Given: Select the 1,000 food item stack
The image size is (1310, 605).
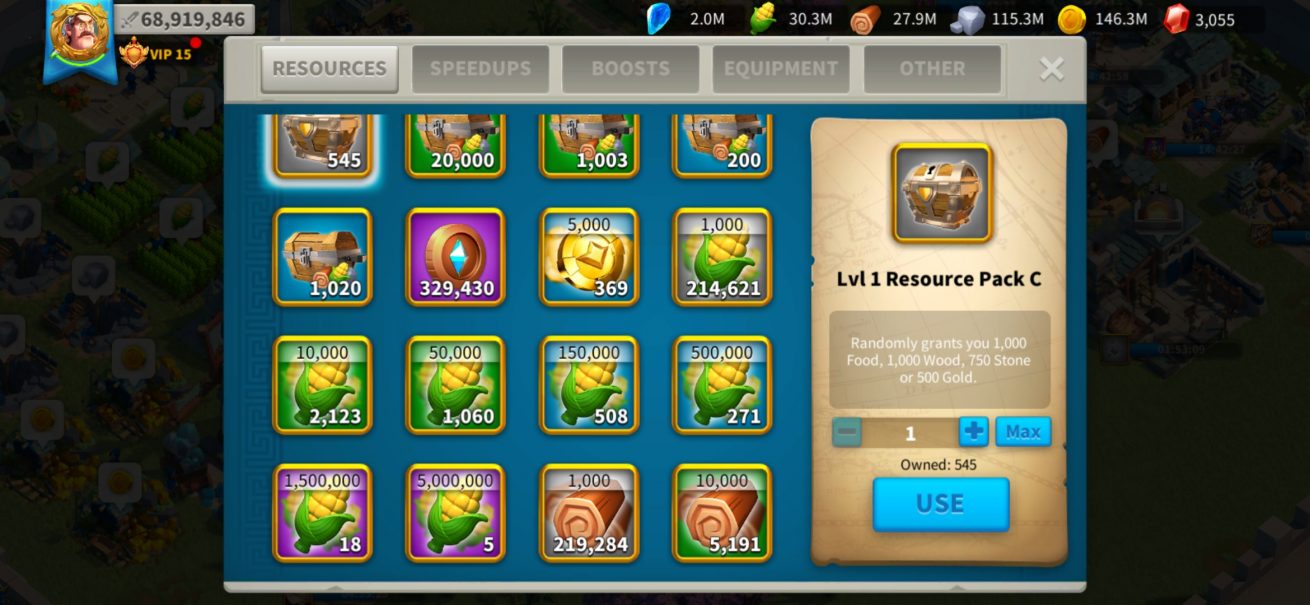Looking at the screenshot, I should pos(722,257).
